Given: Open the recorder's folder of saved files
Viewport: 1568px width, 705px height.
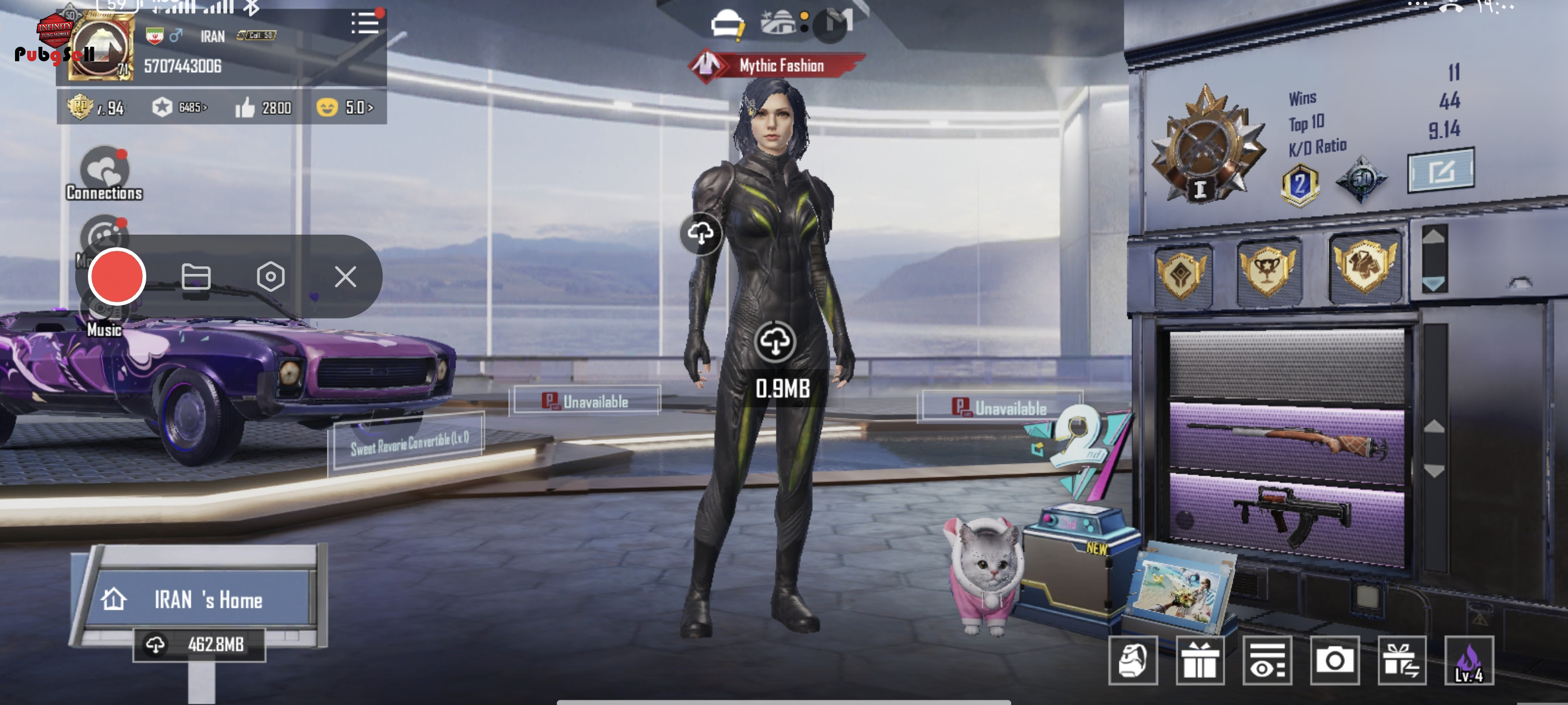Looking at the screenshot, I should (x=196, y=277).
